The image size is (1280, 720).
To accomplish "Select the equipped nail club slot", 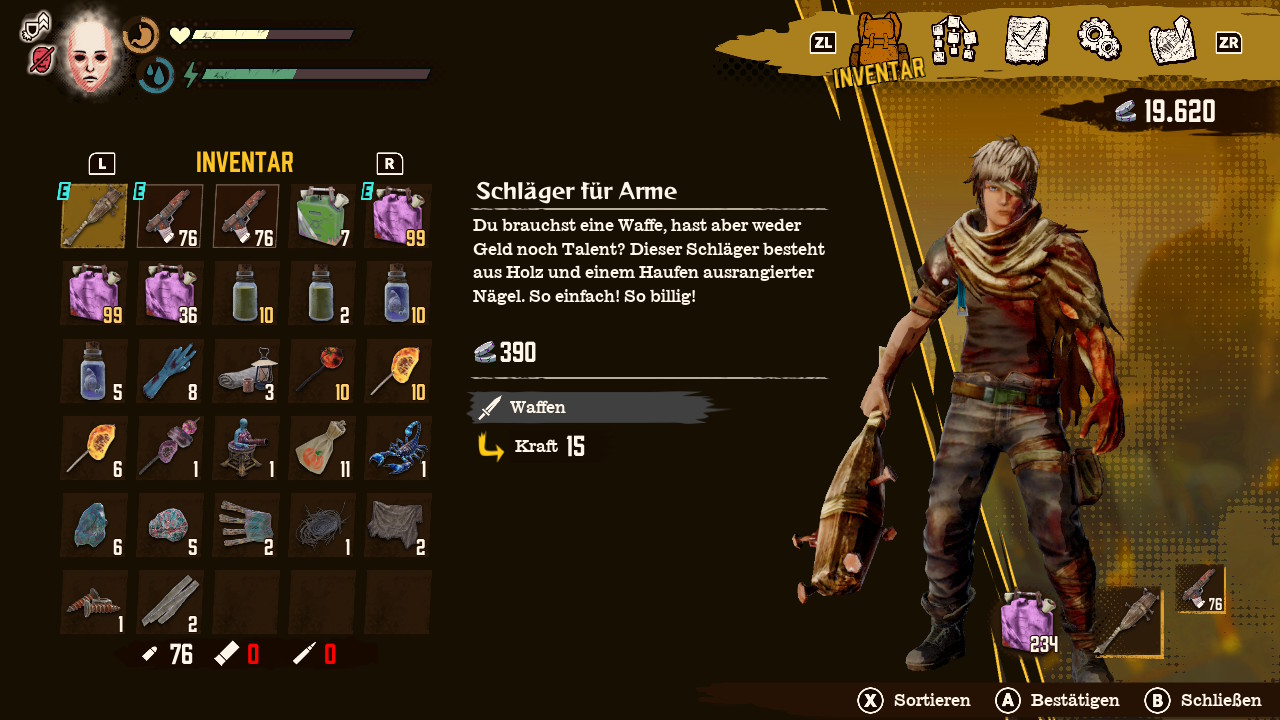I will tap(94, 216).
